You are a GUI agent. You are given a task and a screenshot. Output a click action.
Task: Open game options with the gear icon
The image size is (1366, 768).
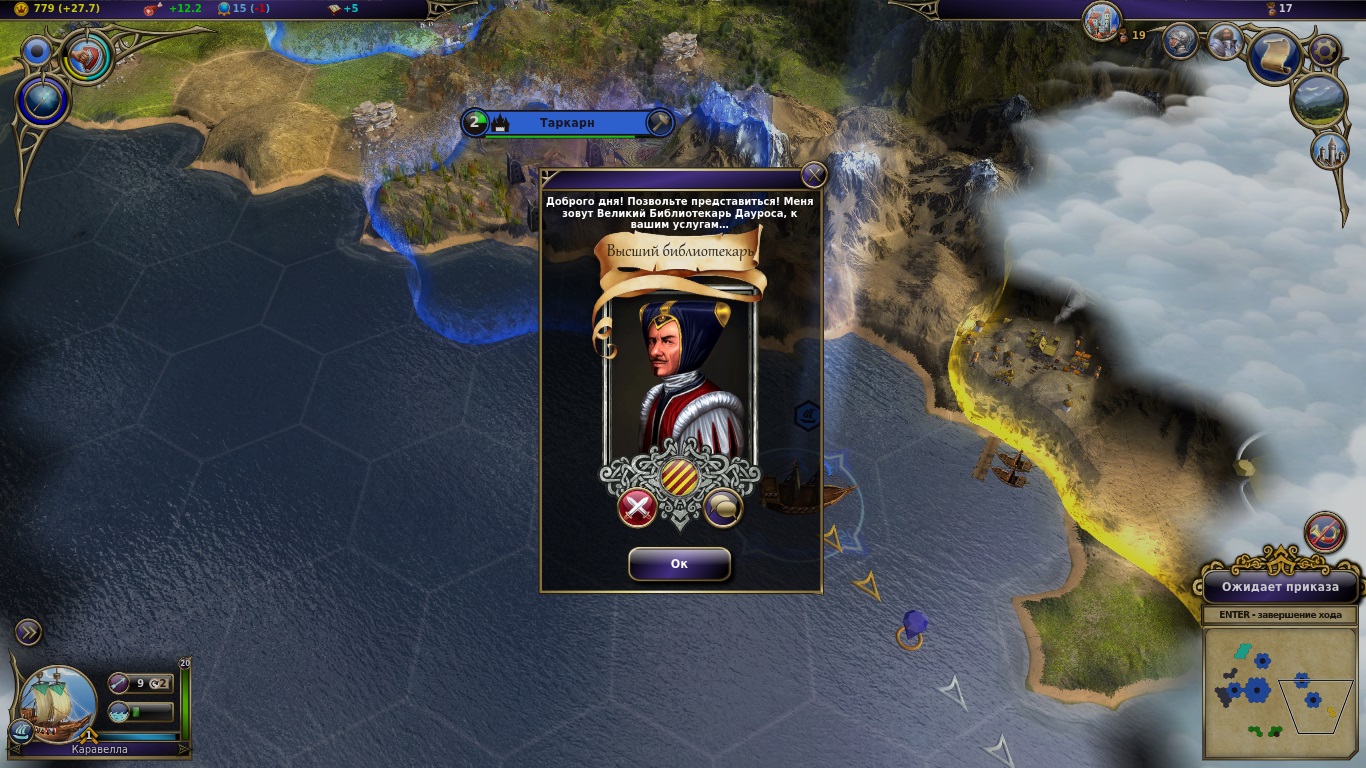(x=1325, y=49)
